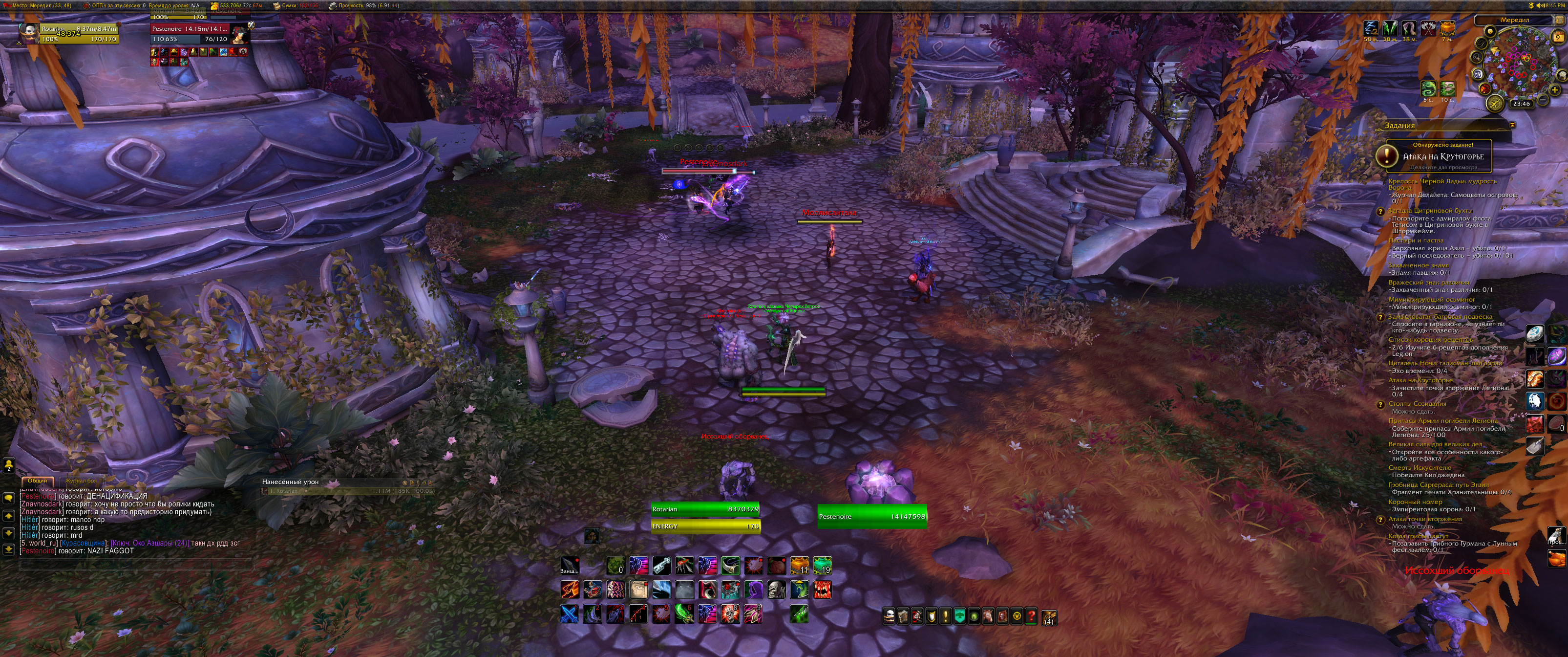Open the quest log yellow exclamation micro button
Image resolution: width=1568 pixels, height=657 pixels.
click(945, 616)
